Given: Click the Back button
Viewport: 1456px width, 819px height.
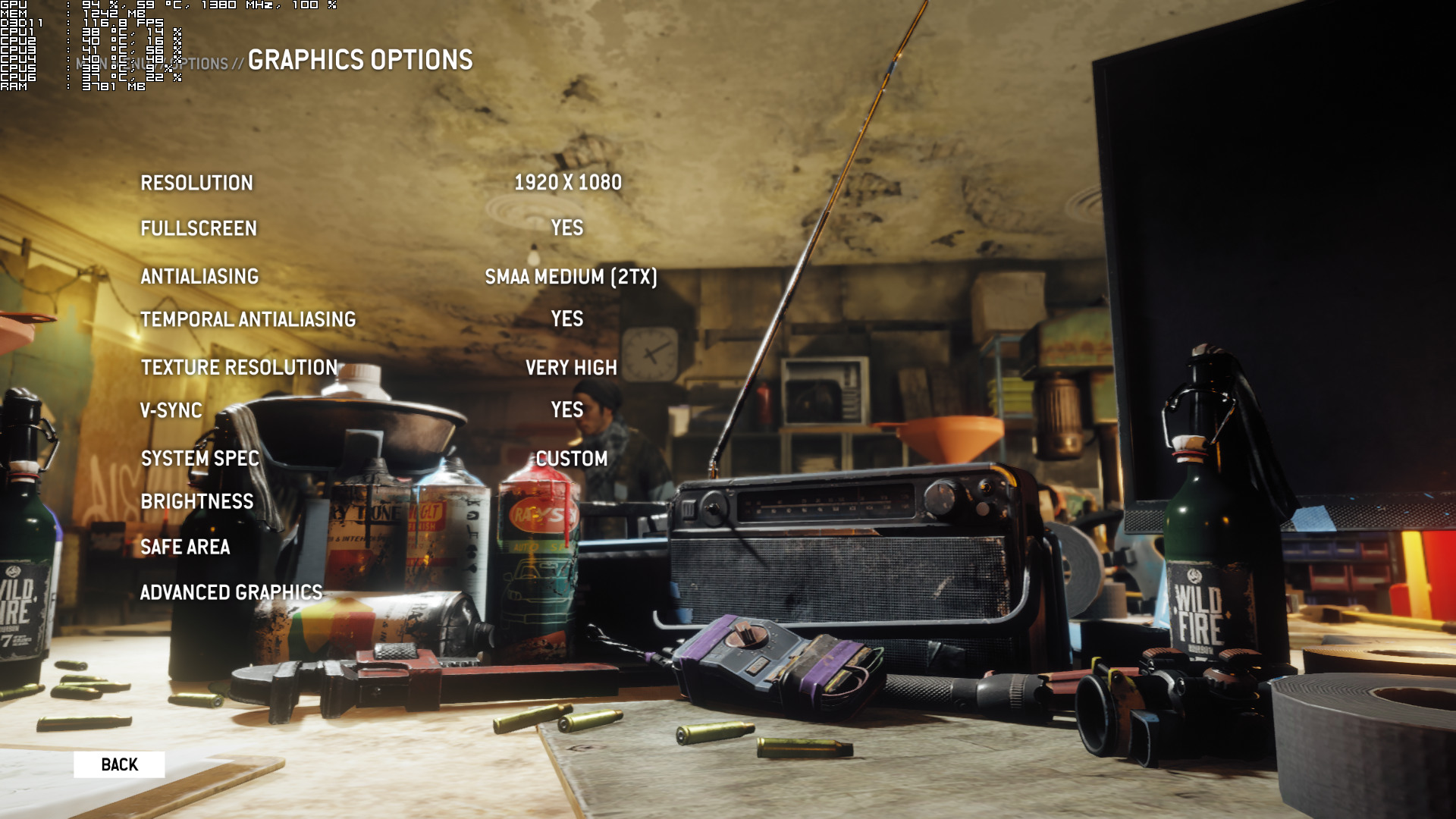Looking at the screenshot, I should (119, 764).
